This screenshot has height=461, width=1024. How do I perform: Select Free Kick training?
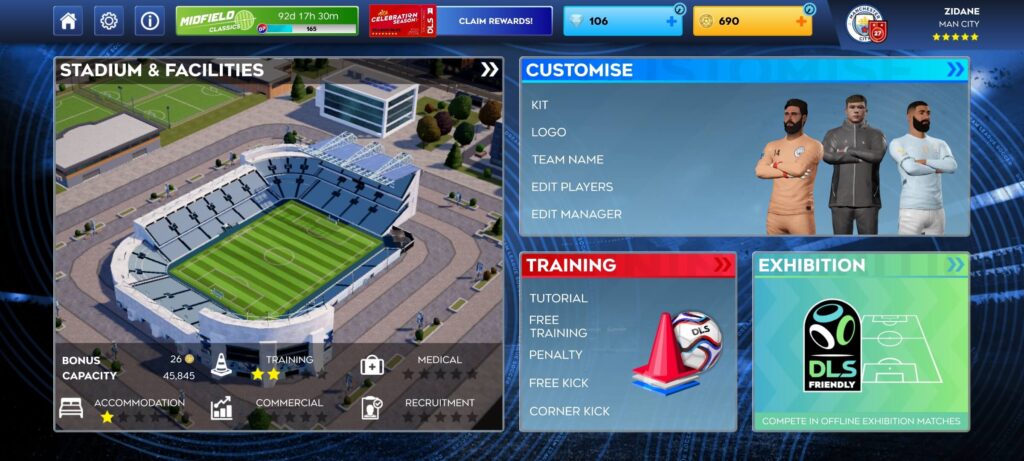[x=559, y=383]
